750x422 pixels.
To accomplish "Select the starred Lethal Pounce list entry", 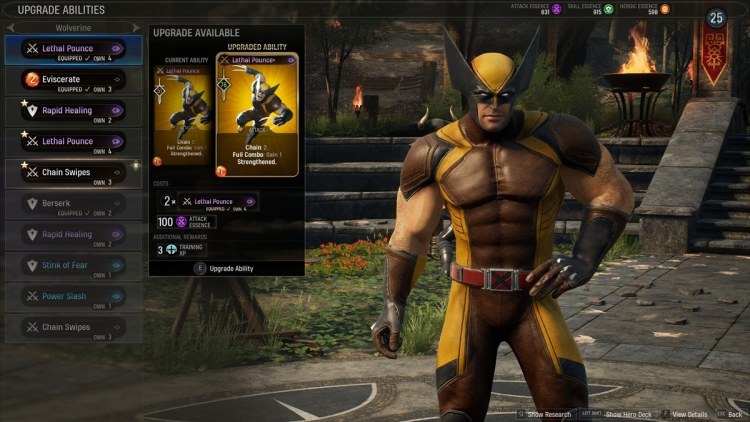I will [72, 141].
